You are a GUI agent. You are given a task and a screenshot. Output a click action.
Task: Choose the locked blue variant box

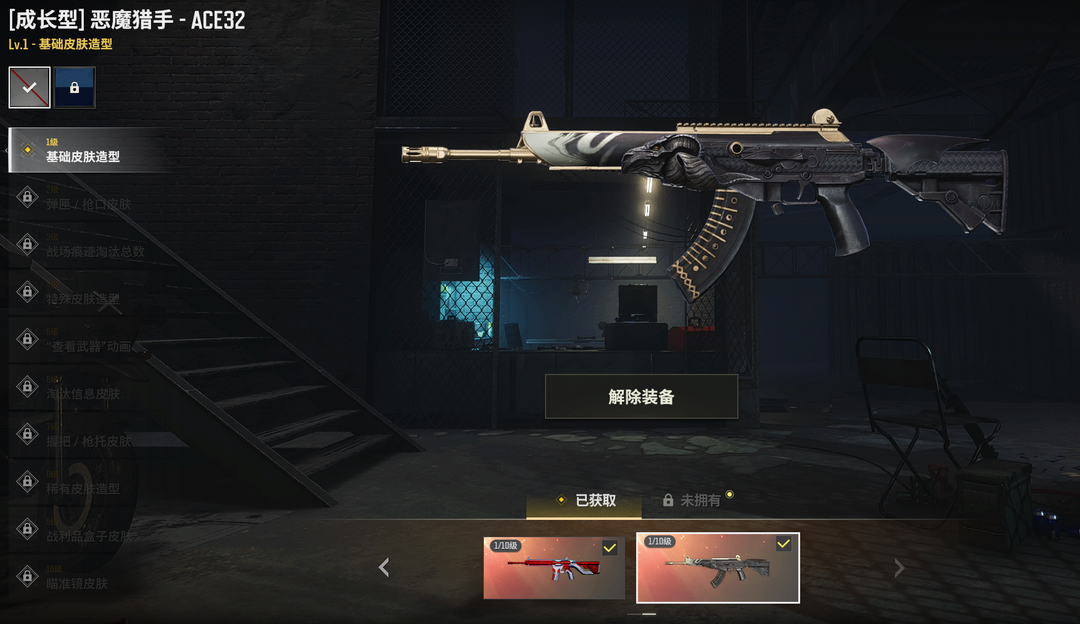[75, 88]
